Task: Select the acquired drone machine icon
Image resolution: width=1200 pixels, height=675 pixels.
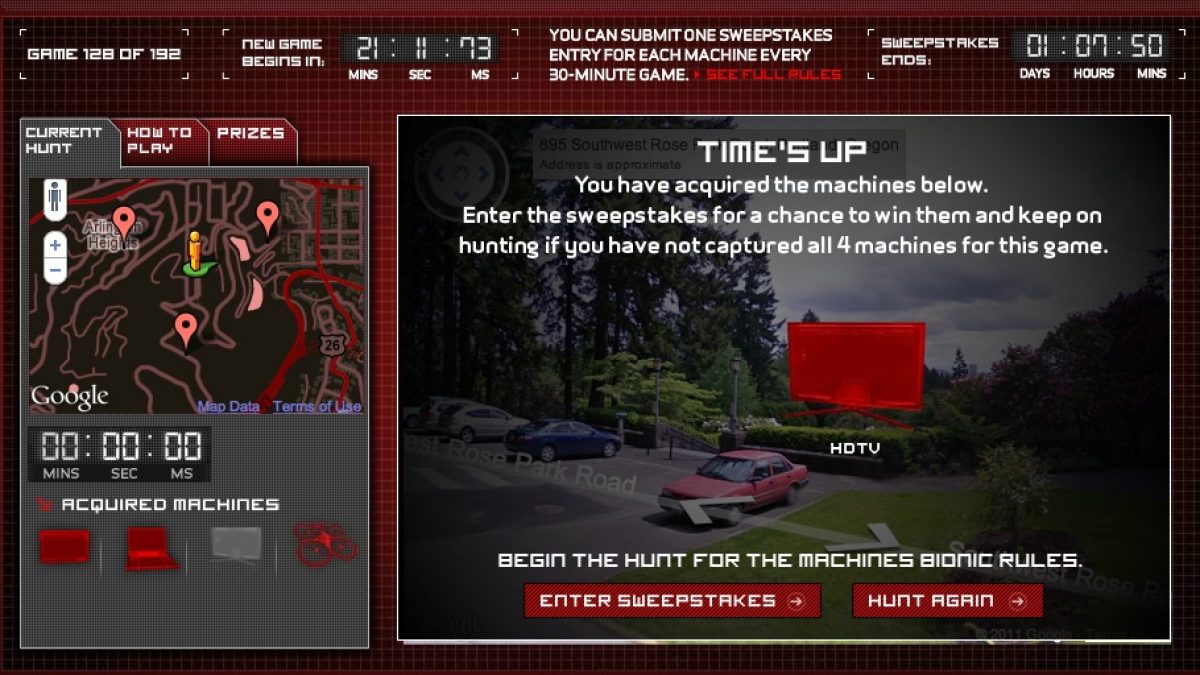Action: click(x=325, y=543)
